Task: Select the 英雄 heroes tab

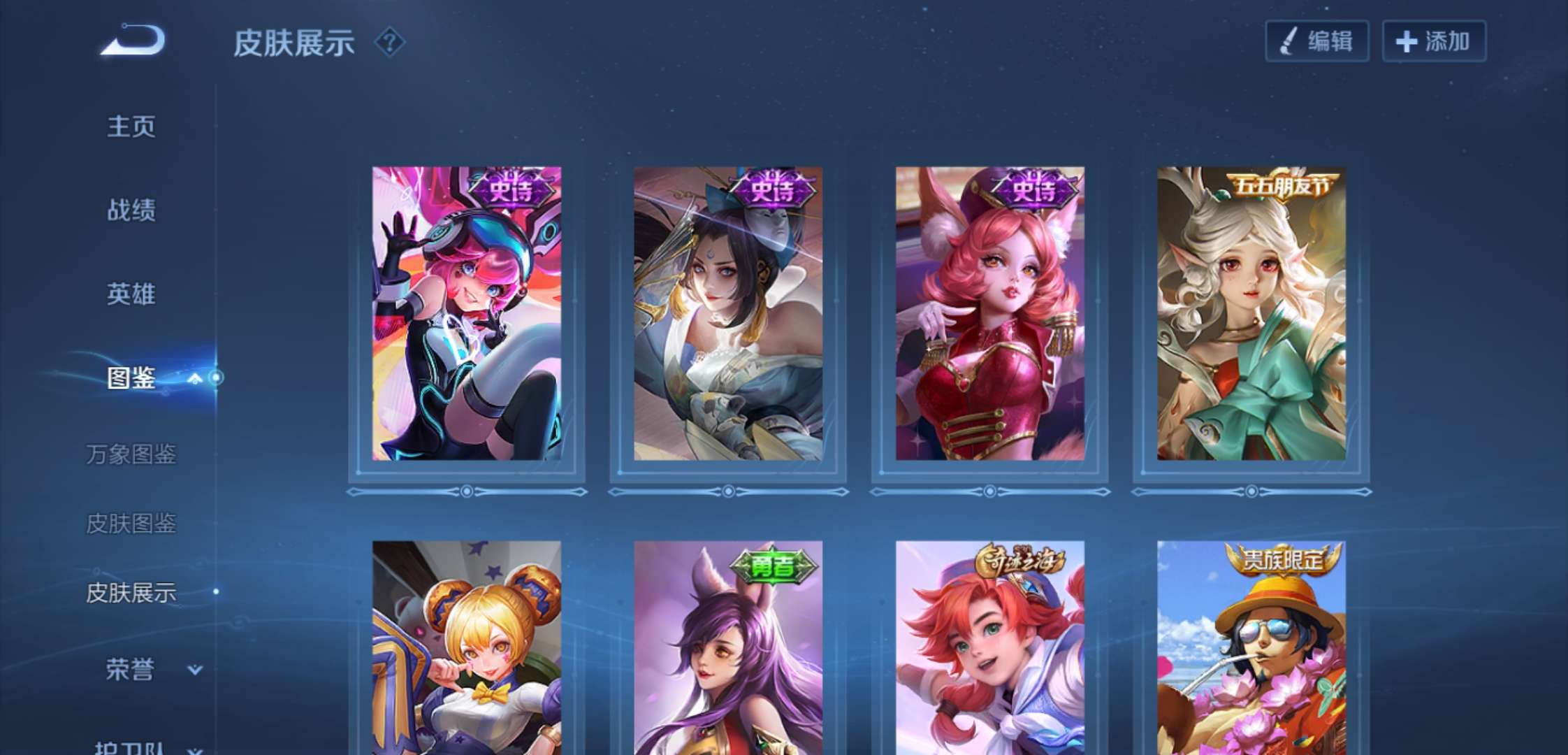Action: click(131, 294)
